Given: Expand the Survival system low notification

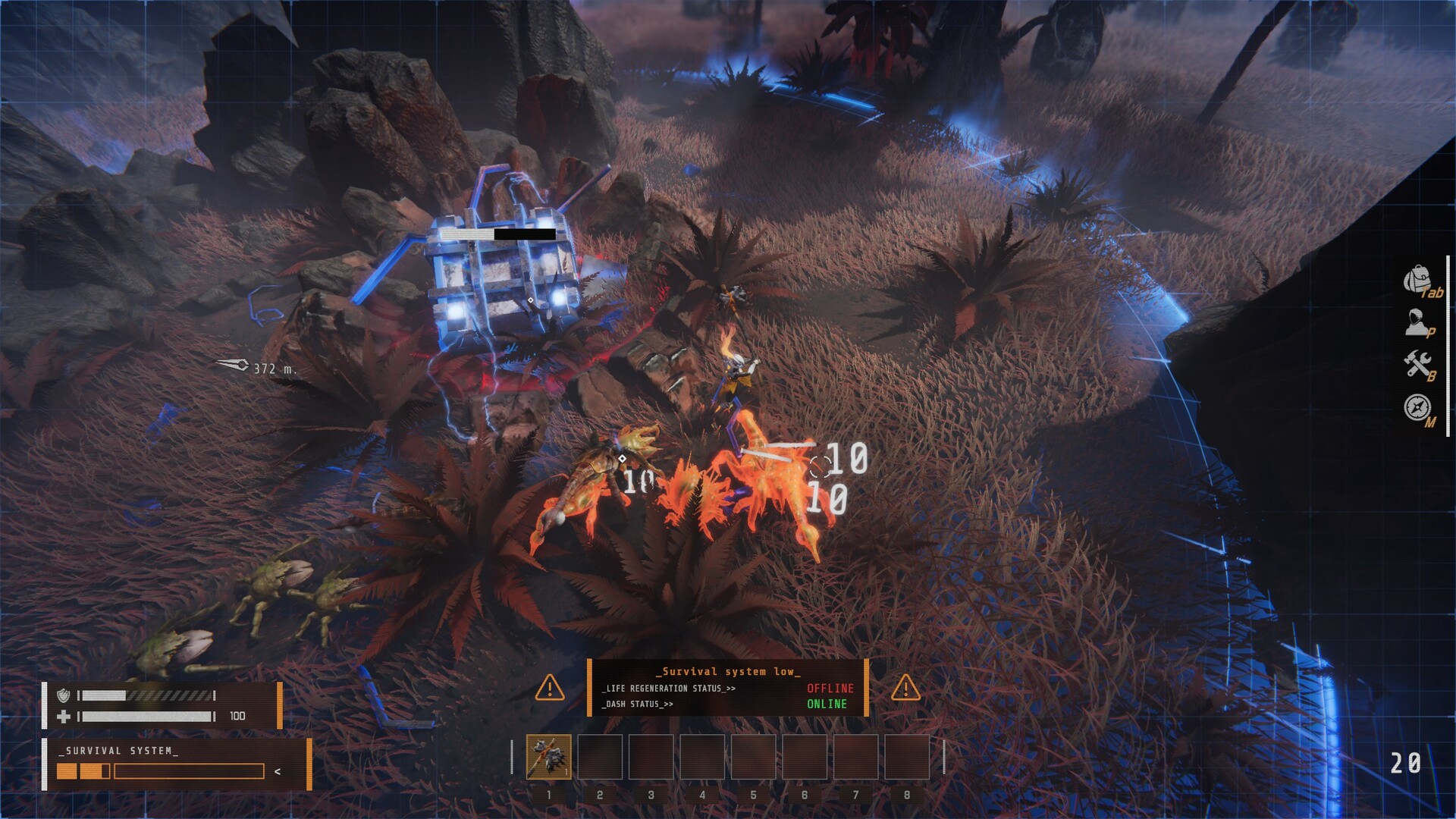Looking at the screenshot, I should (728, 671).
